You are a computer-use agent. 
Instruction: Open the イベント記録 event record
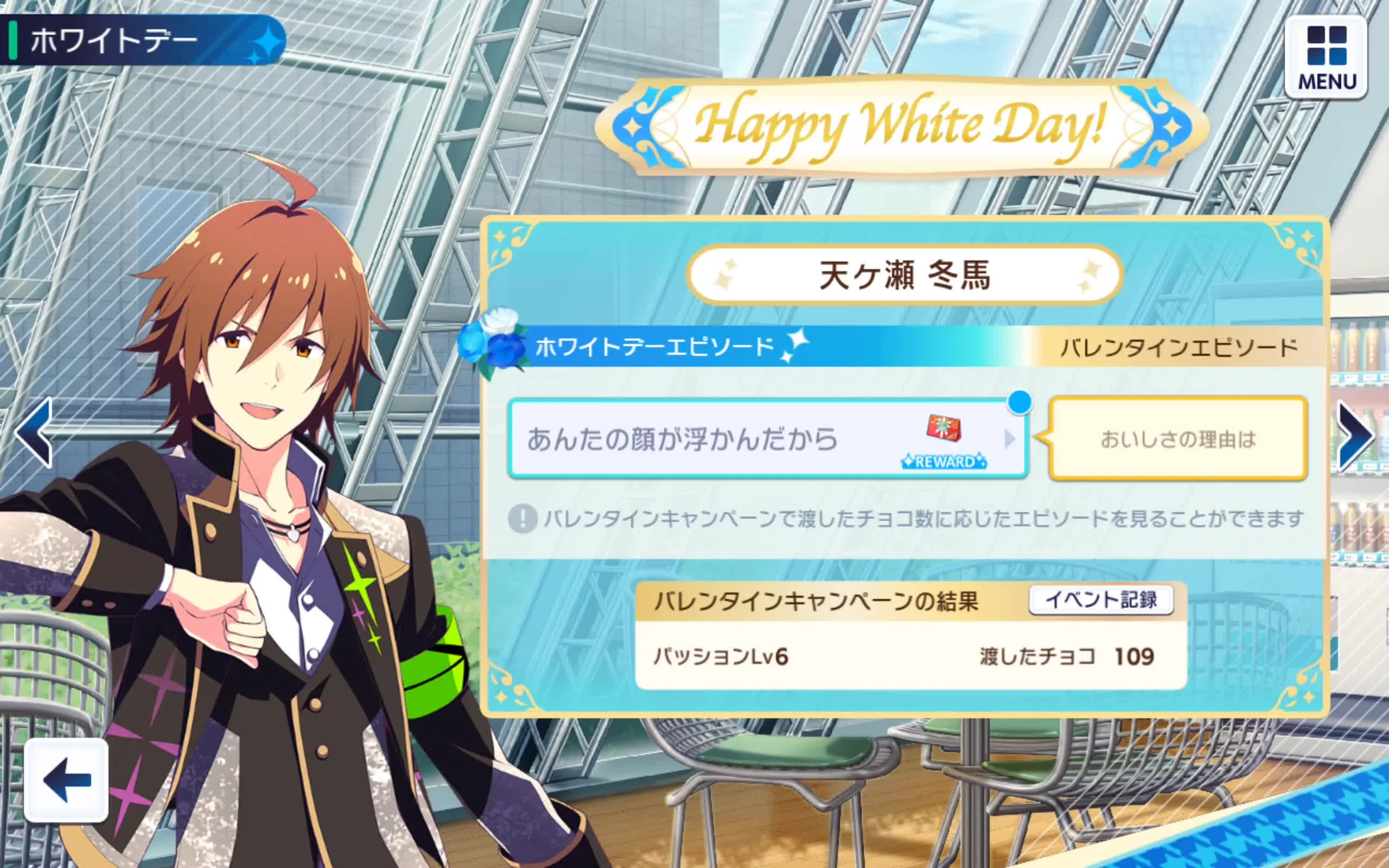pos(1100,601)
